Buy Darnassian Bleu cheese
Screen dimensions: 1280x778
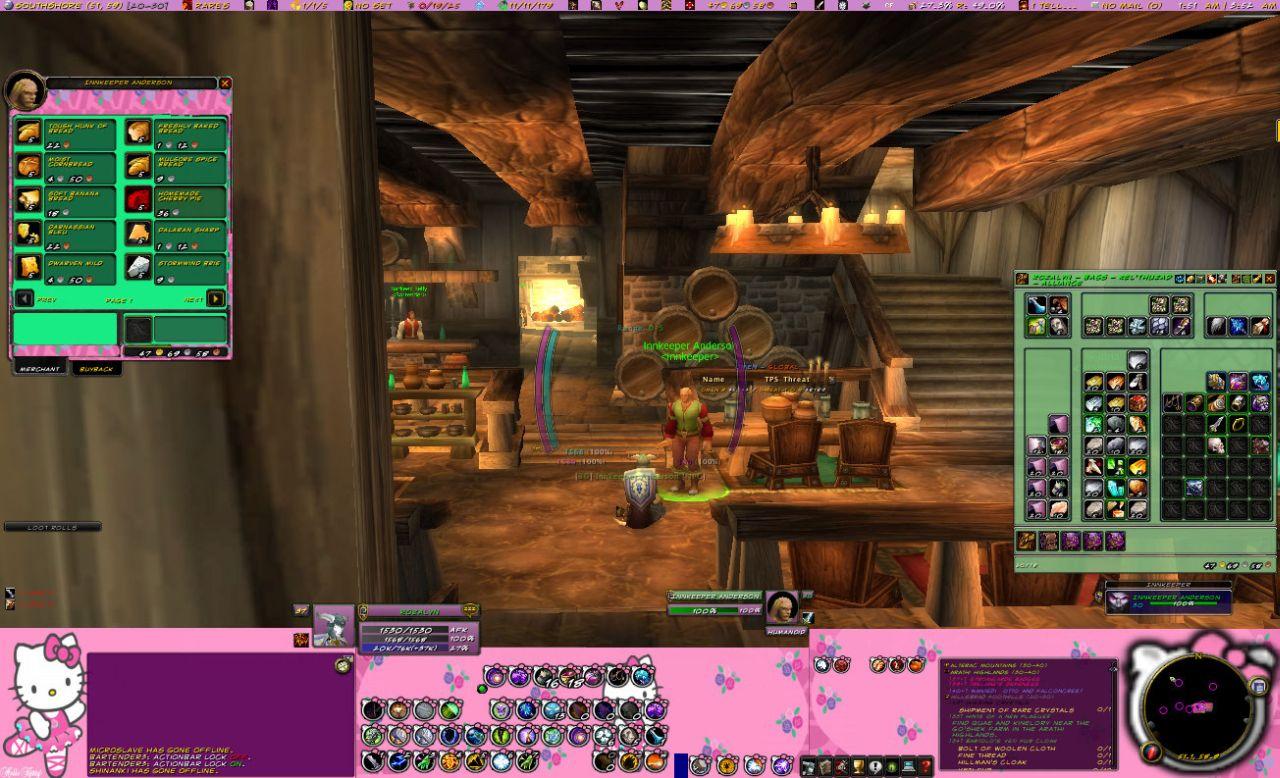tap(29, 234)
